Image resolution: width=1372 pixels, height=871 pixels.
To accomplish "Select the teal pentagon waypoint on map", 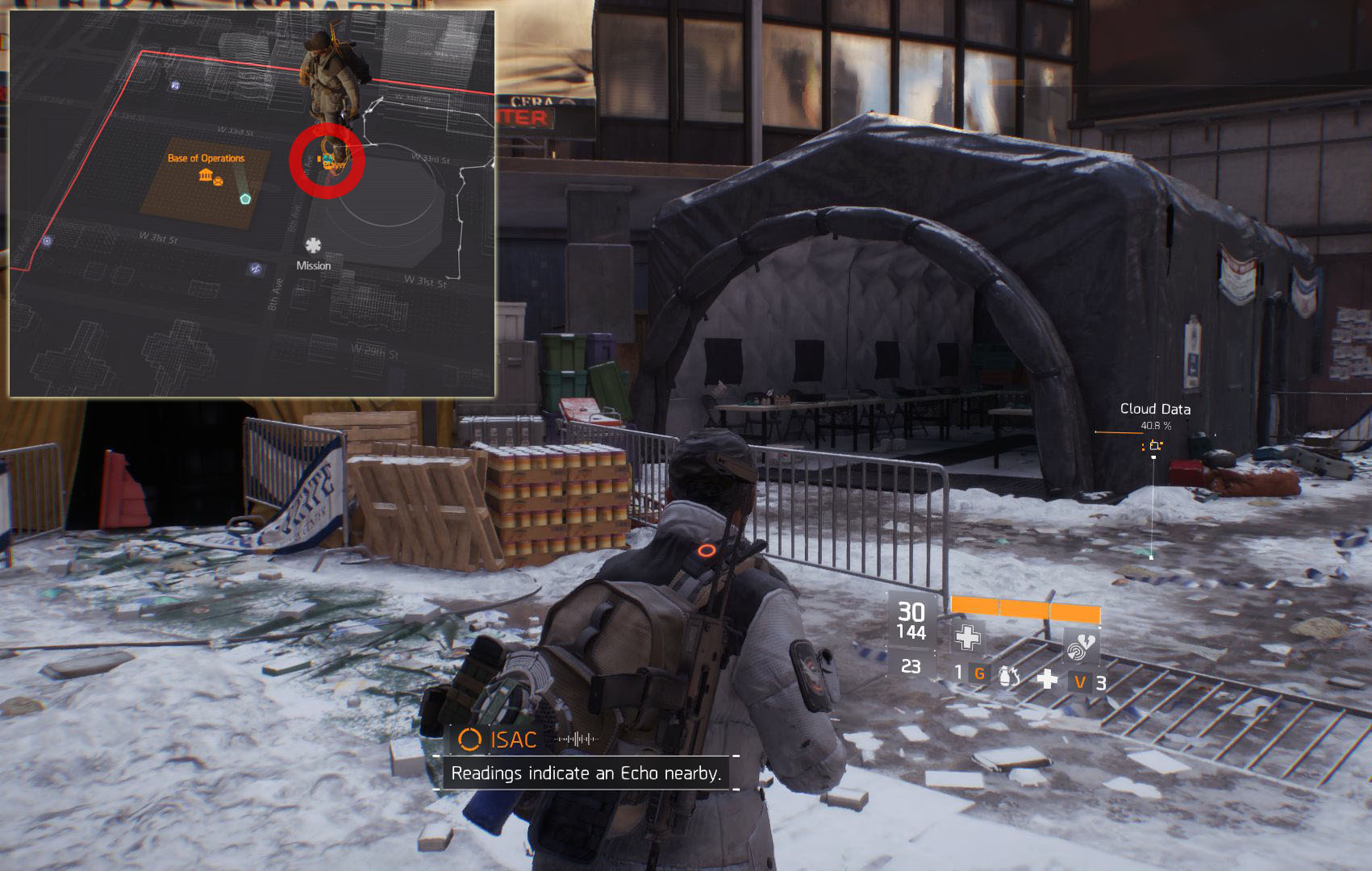I will (245, 198).
